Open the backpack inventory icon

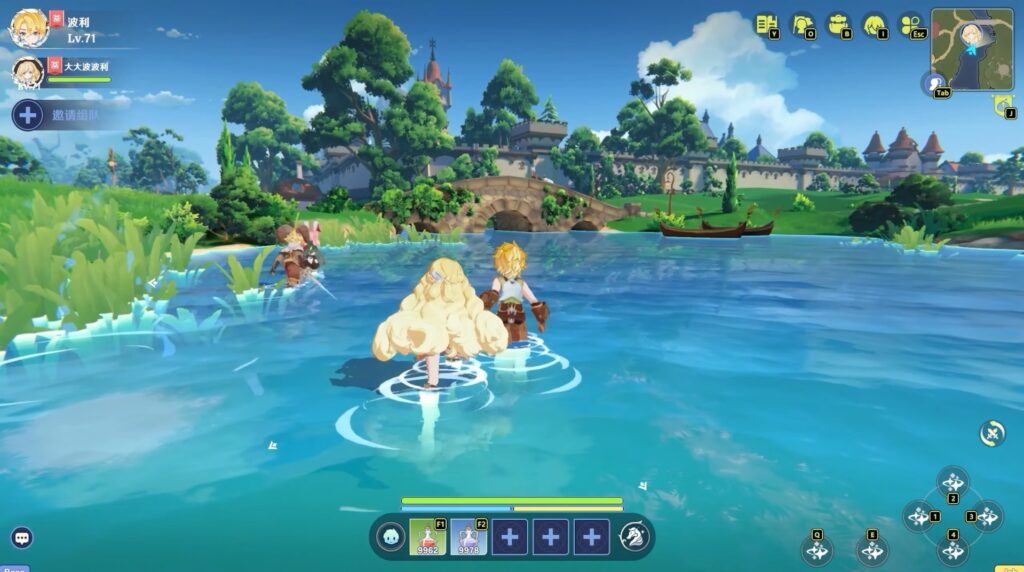point(838,24)
